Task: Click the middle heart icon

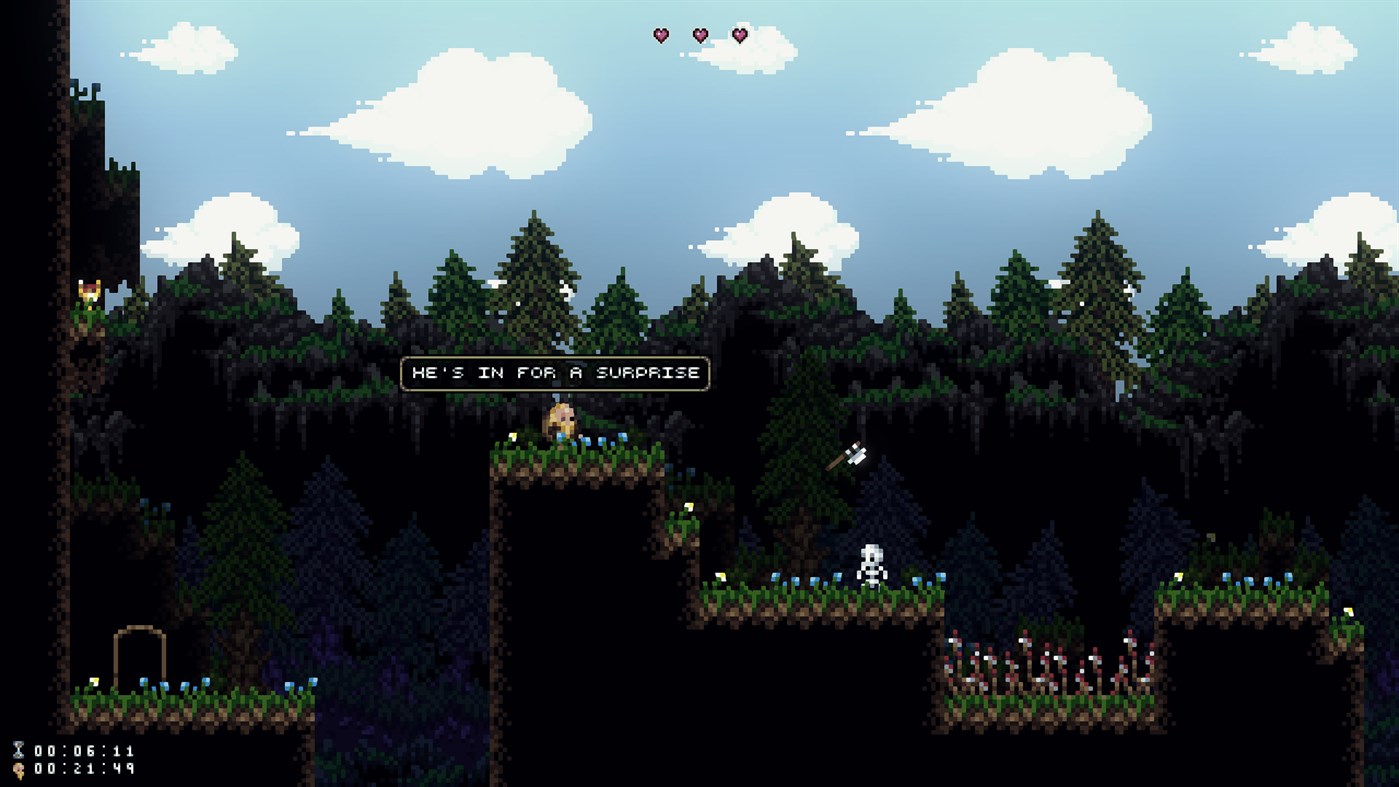Action: (x=699, y=36)
